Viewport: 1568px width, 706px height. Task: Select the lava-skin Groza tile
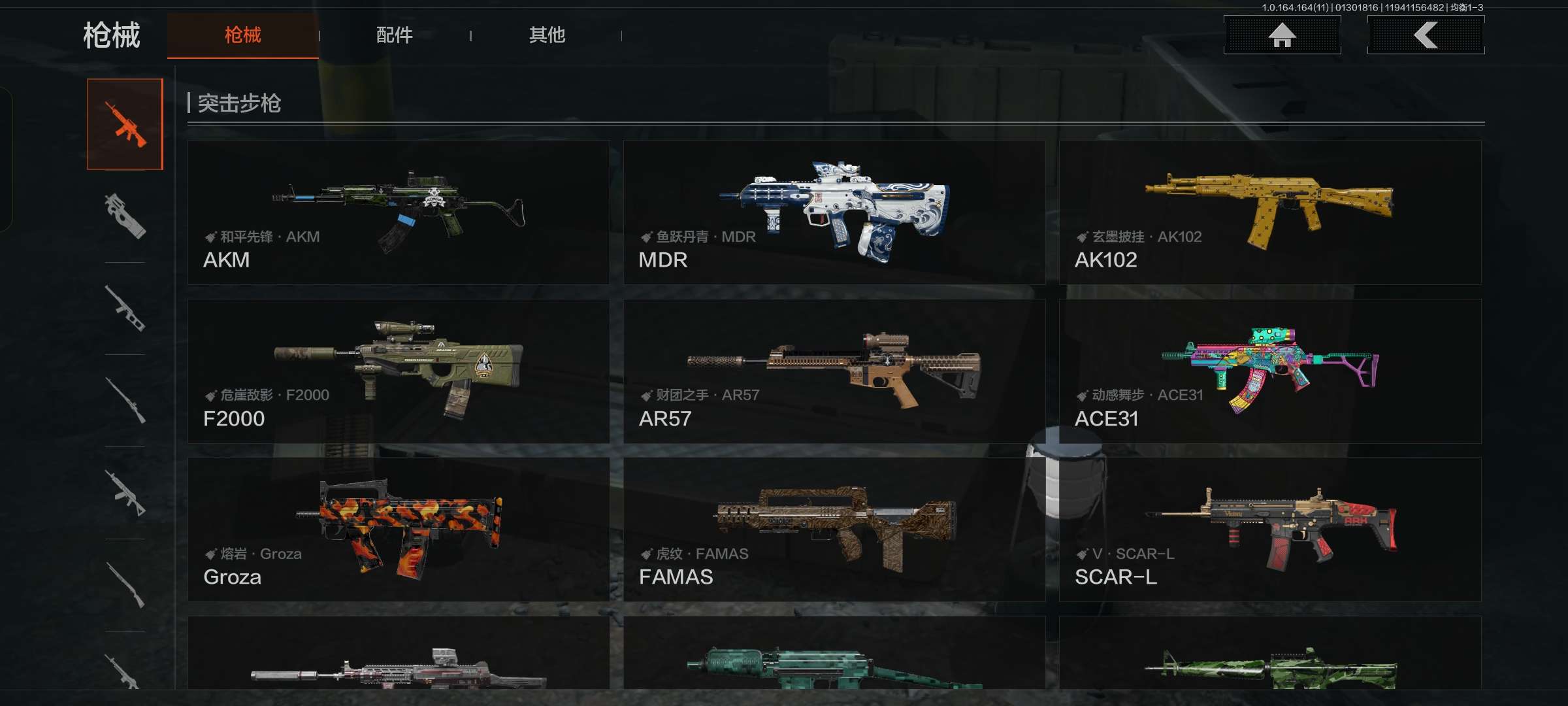click(x=399, y=529)
